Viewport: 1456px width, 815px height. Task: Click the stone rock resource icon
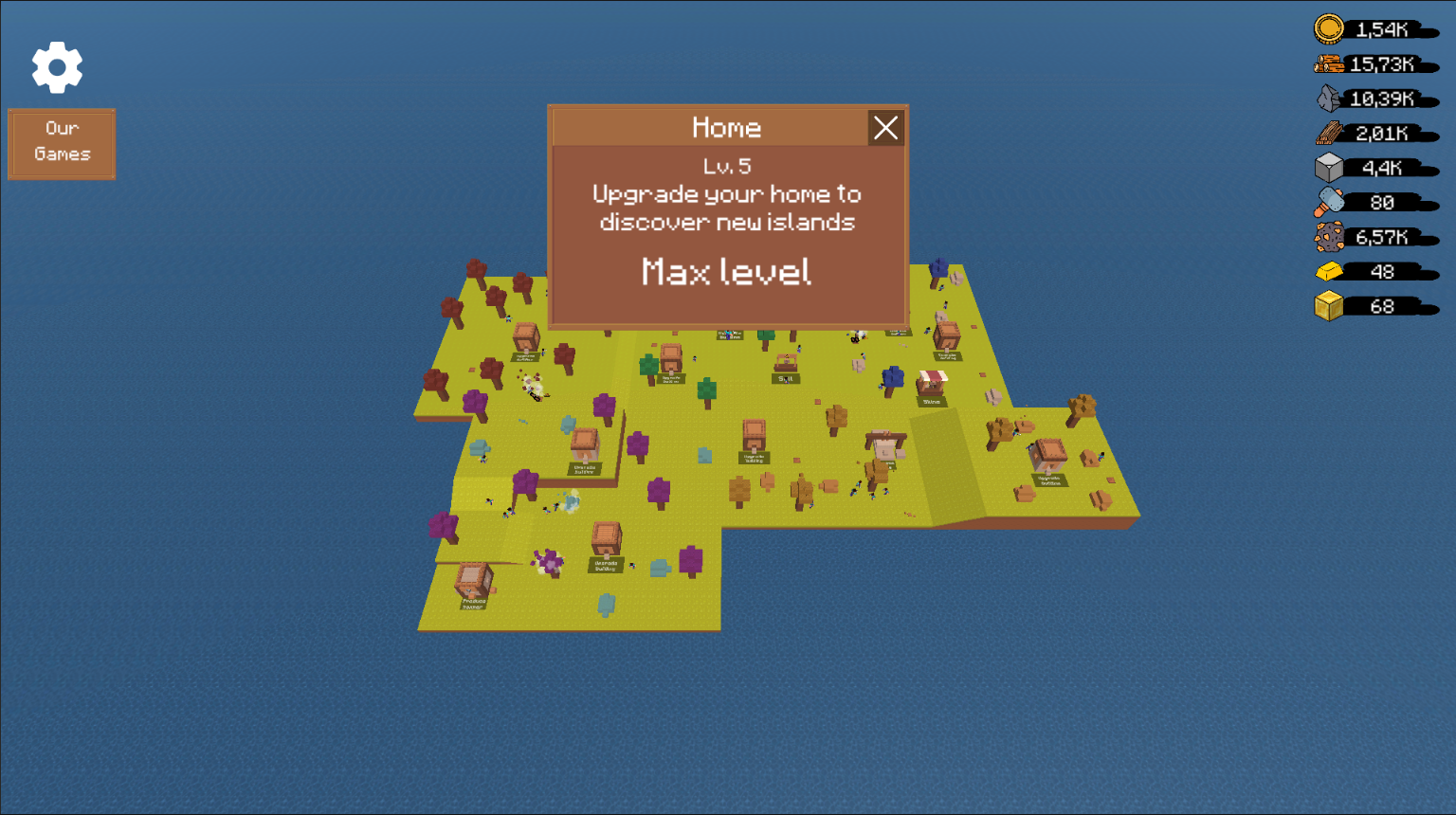tap(1327, 98)
